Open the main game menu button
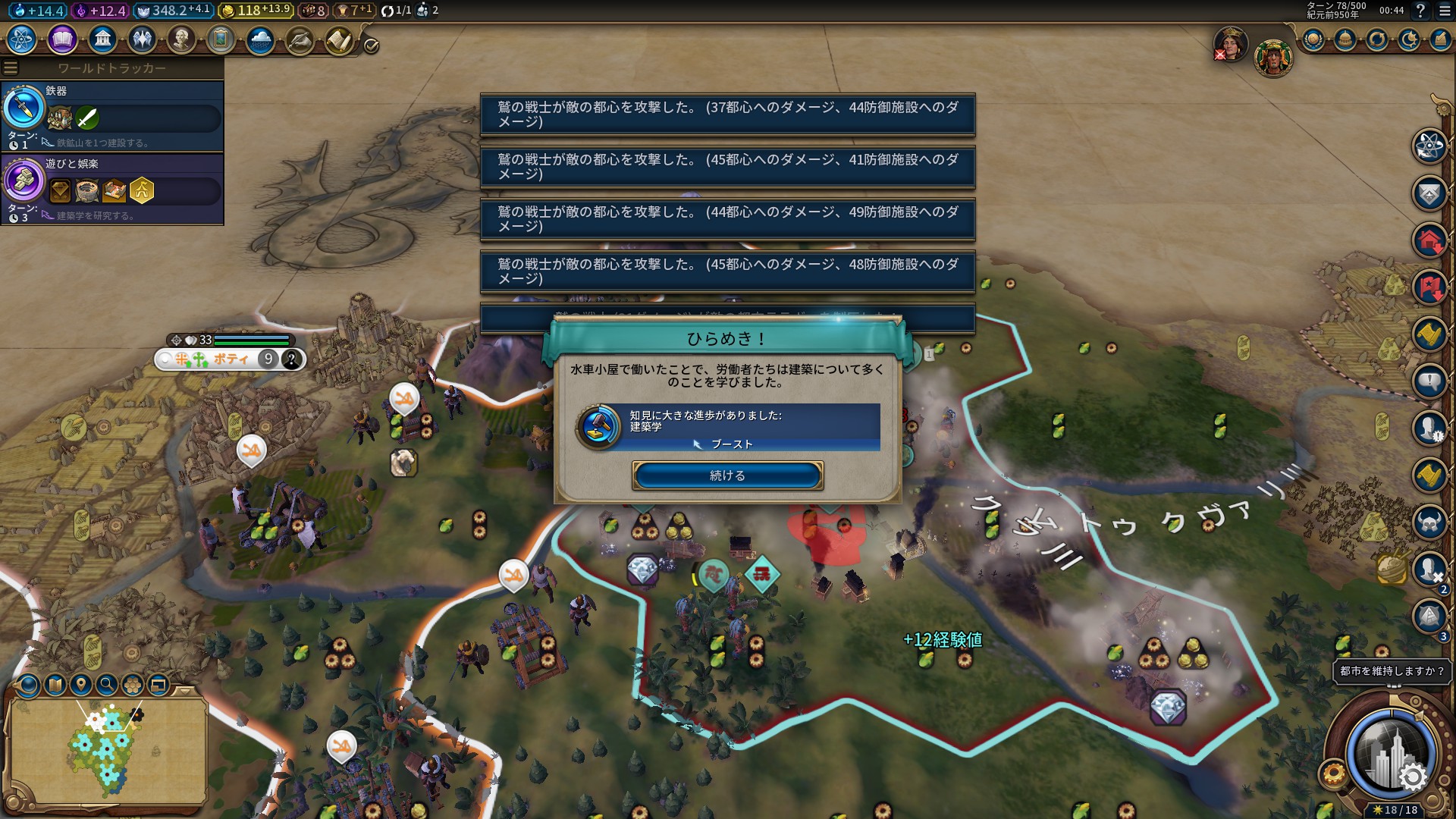The height and width of the screenshot is (819, 1456). pos(1443,11)
